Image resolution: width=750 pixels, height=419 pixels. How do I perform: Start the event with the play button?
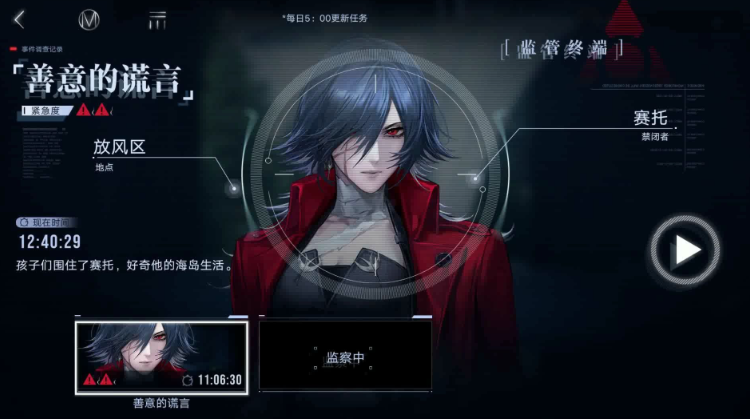(x=685, y=249)
